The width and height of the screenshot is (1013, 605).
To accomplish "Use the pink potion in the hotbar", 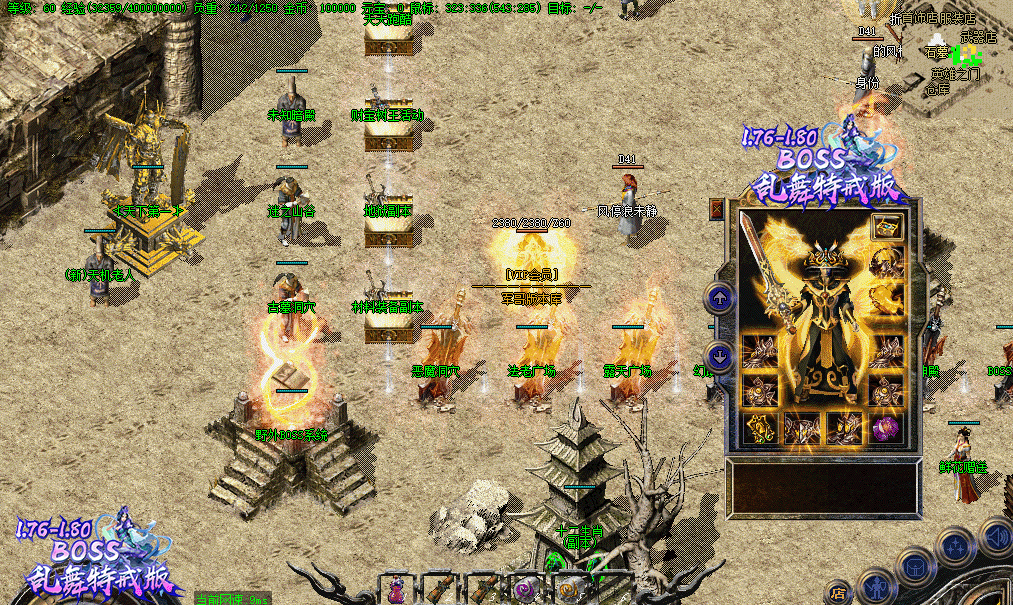I will click(397, 589).
